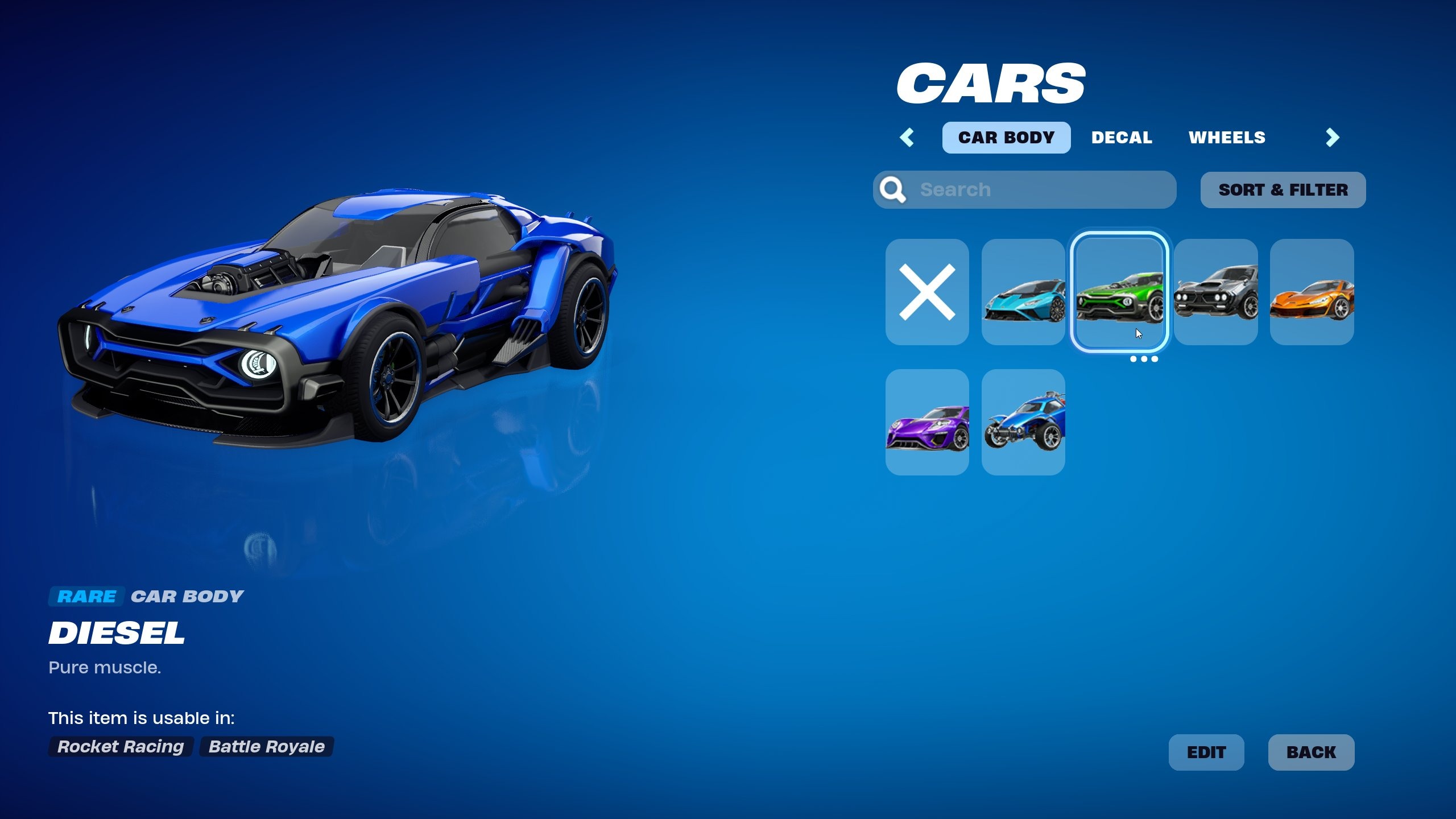This screenshot has width=1456, height=819.
Task: Toggle the Rocket Racing usability tag
Action: tap(120, 747)
